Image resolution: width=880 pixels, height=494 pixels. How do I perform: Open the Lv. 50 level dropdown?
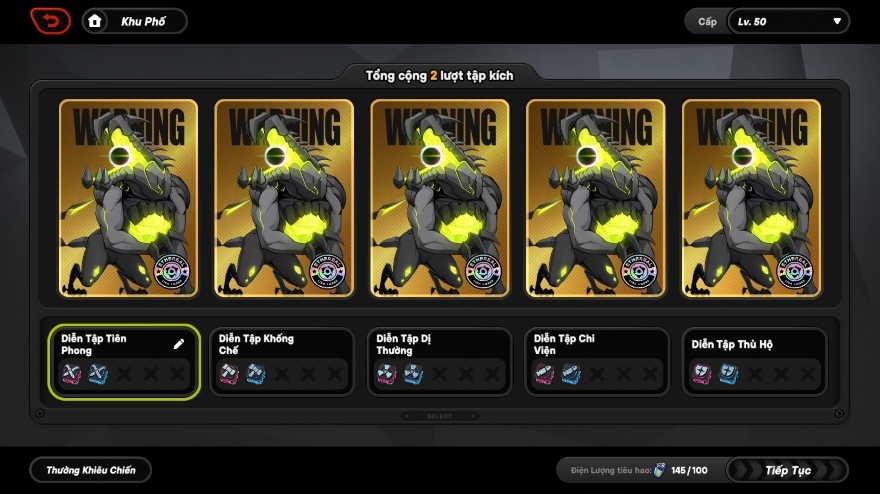click(x=788, y=22)
